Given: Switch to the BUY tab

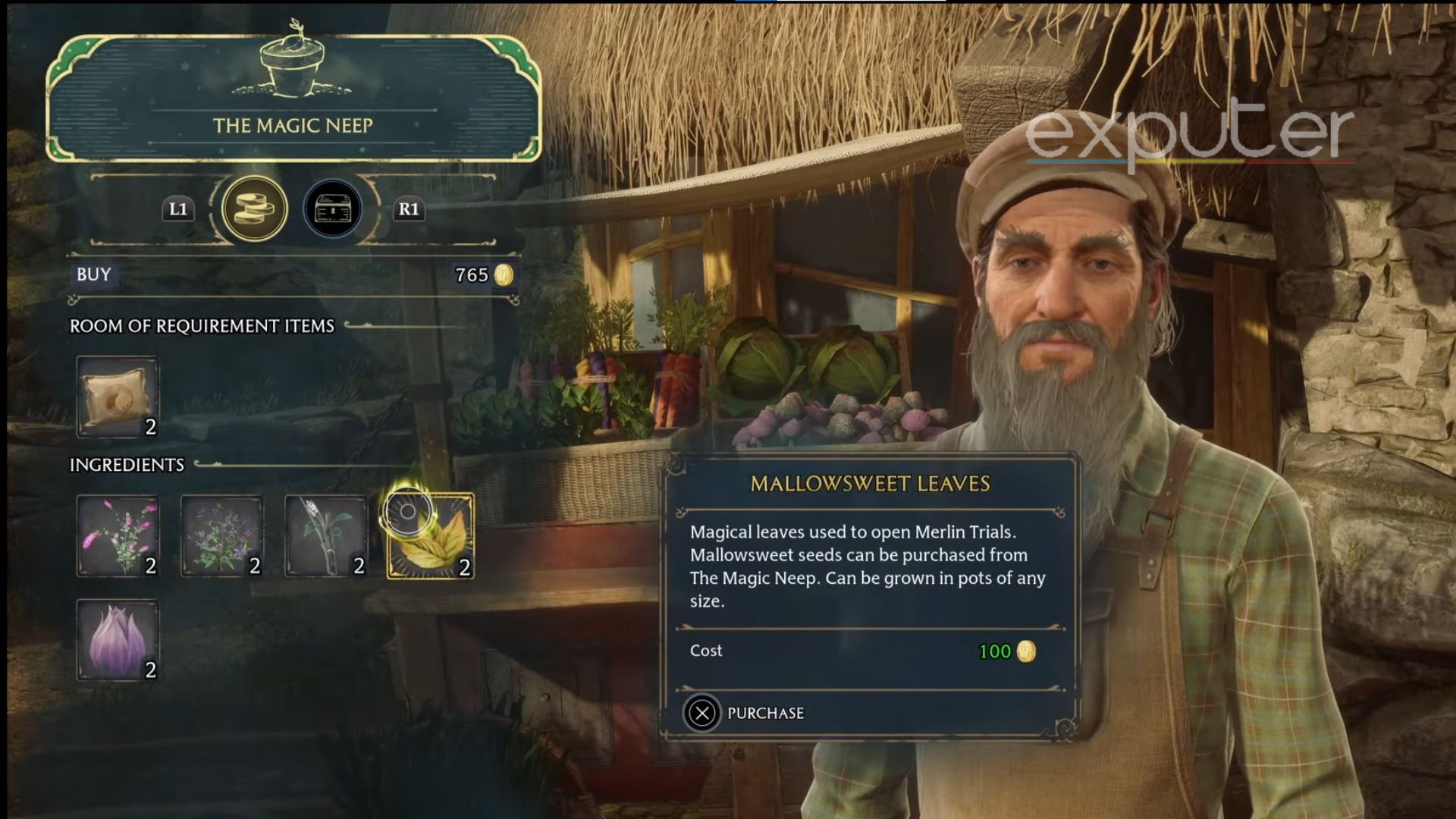Looking at the screenshot, I should coord(91,276).
